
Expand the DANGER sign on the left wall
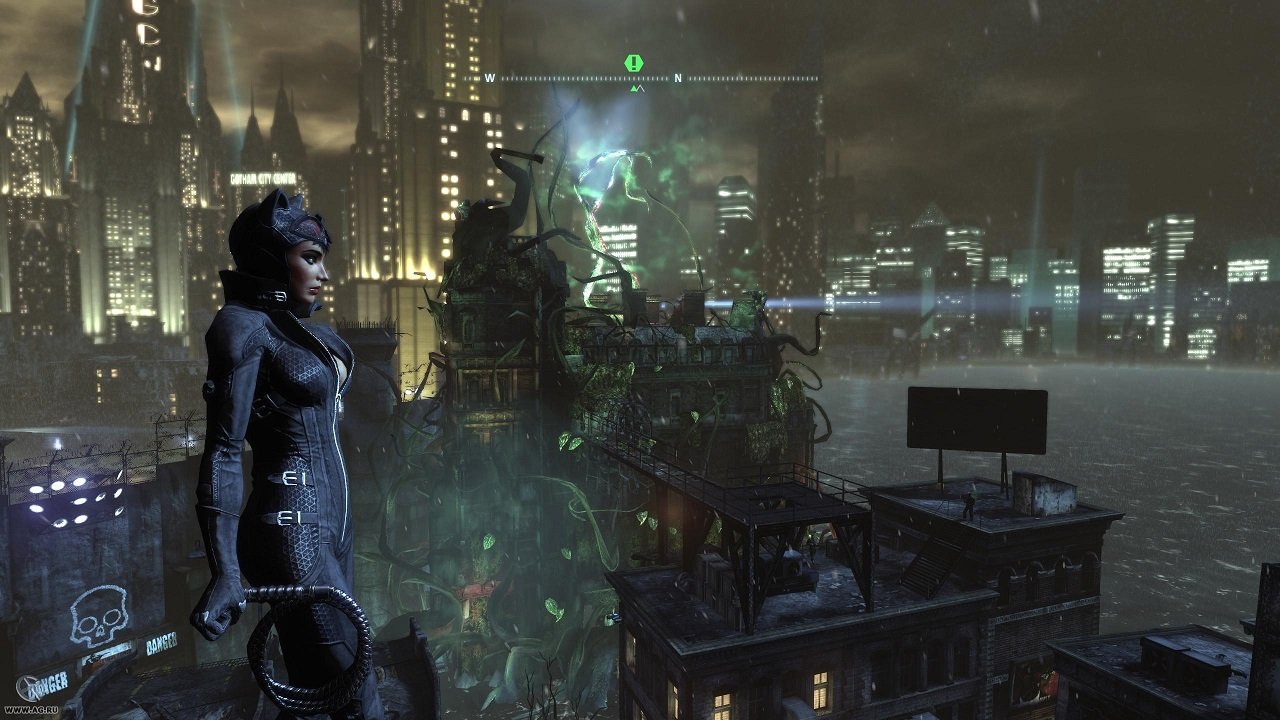[45, 685]
